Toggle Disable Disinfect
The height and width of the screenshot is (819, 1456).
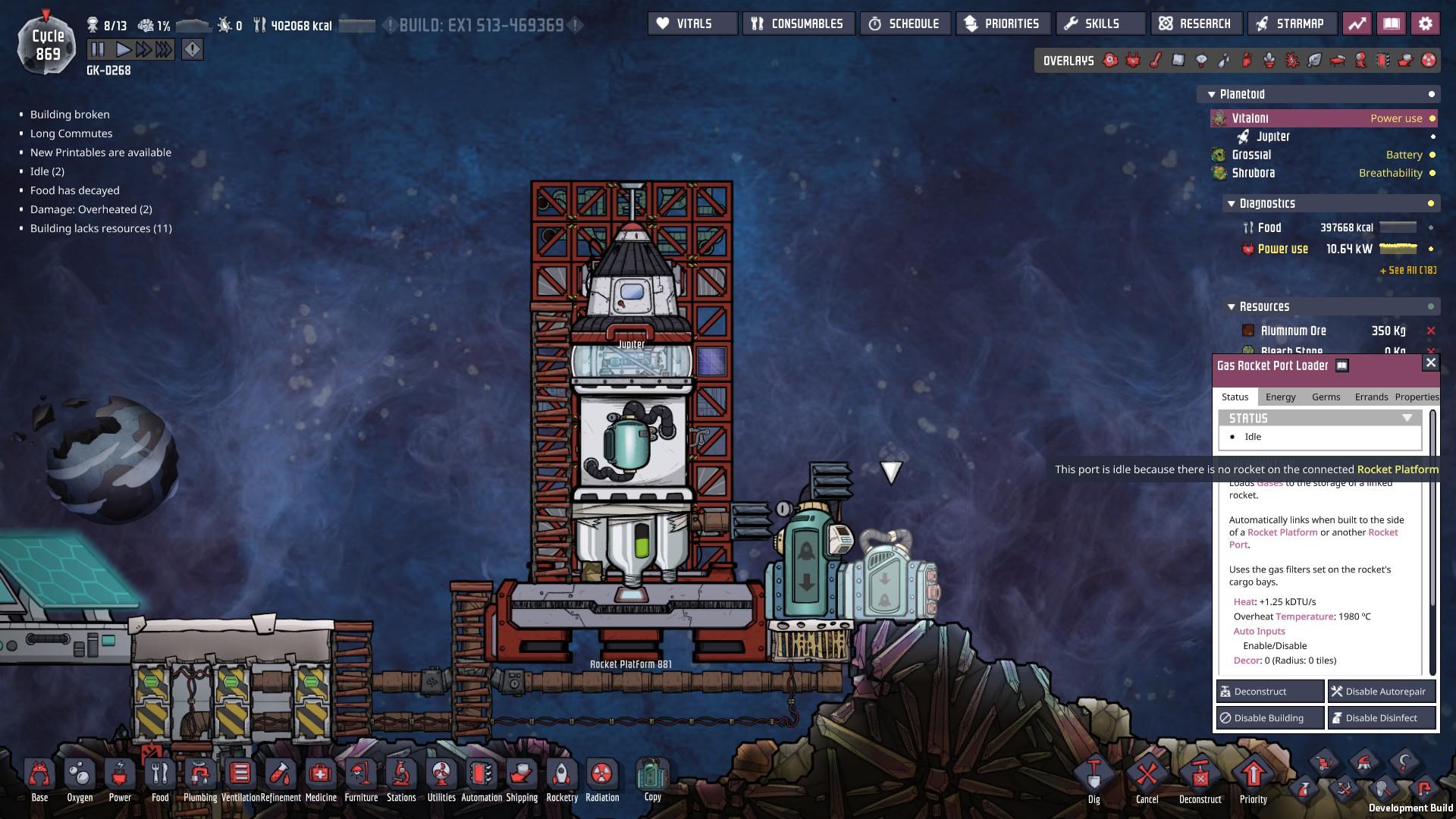click(x=1382, y=717)
